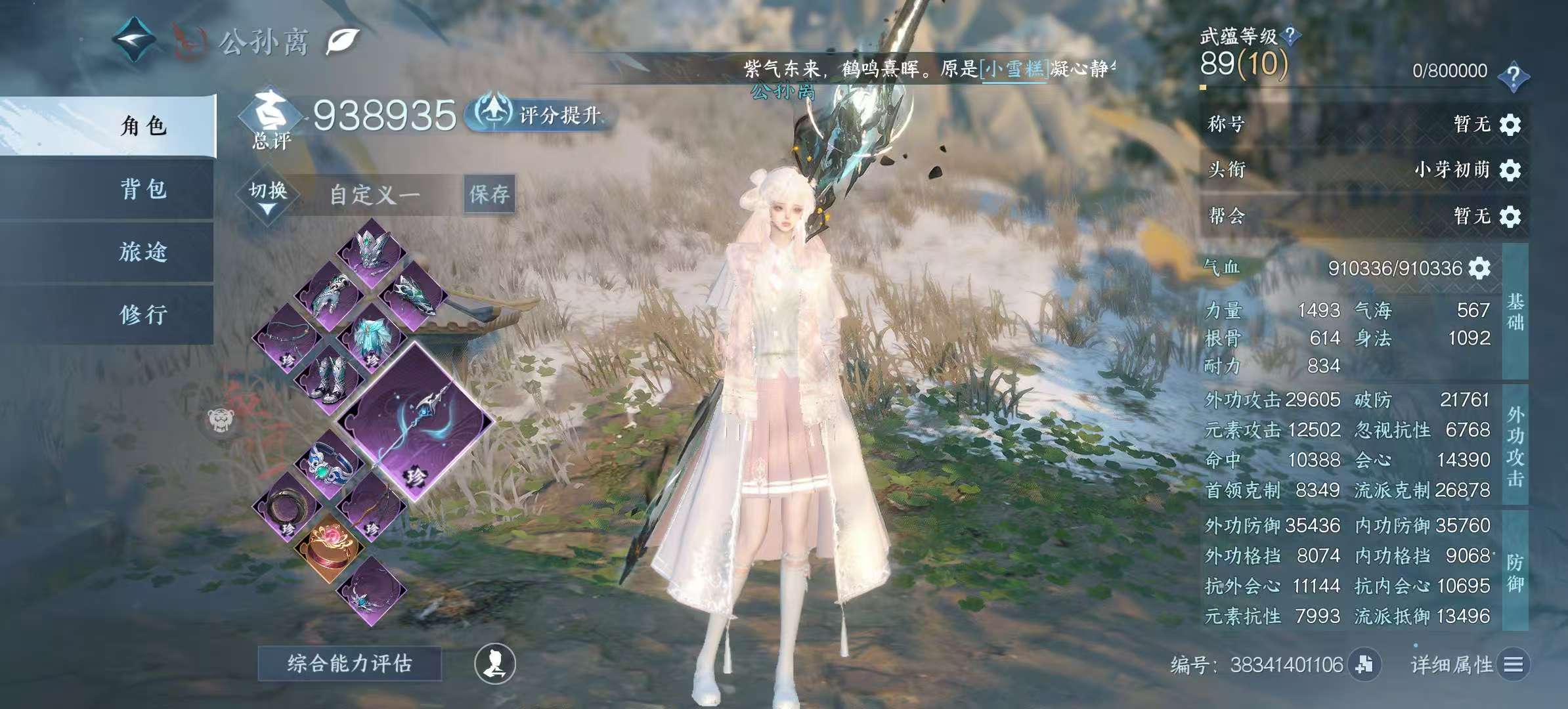The image size is (1568, 709).
Task: Open the 帮会 settings gear
Action: click(x=1510, y=217)
